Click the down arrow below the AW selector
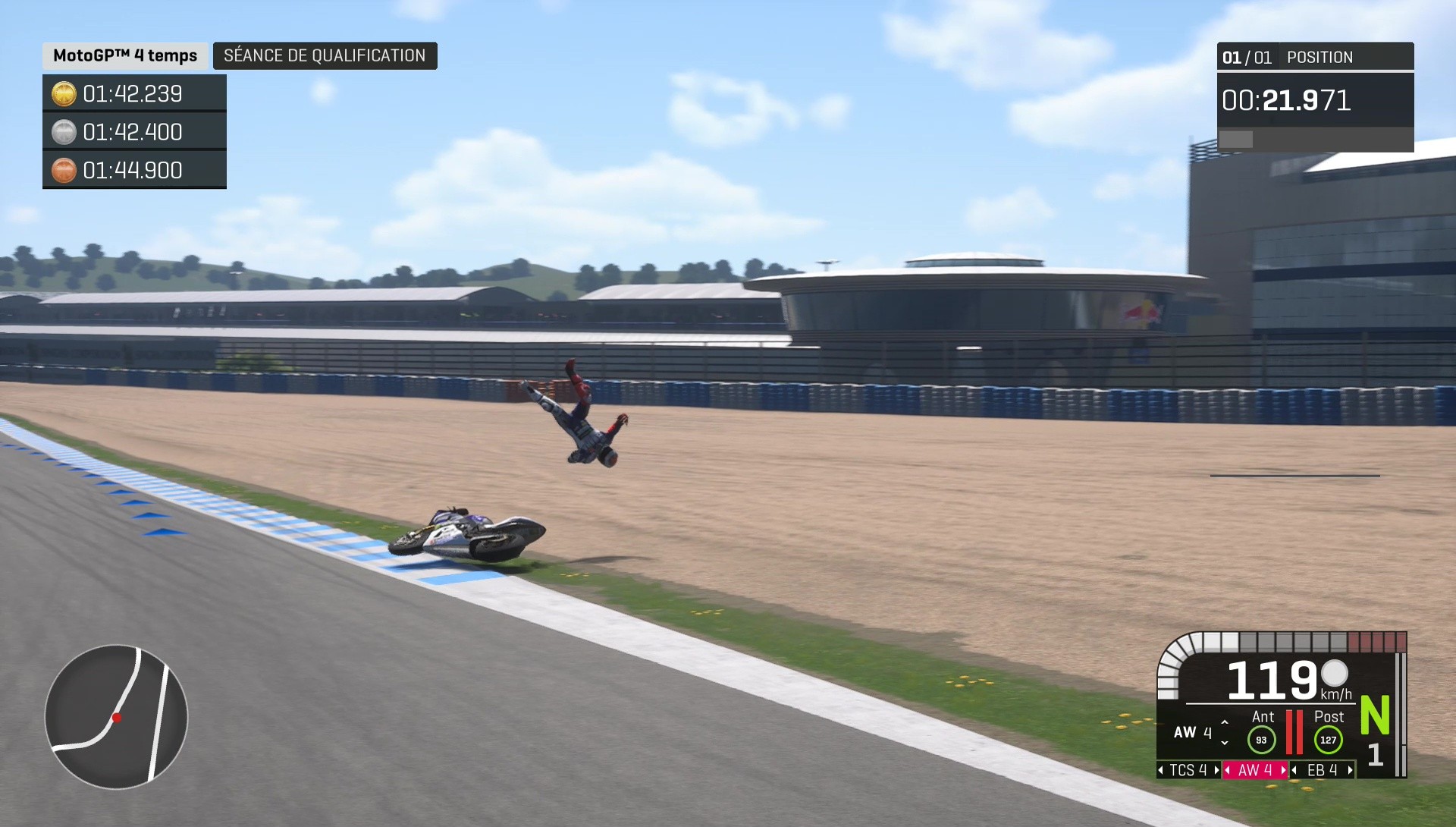The height and width of the screenshot is (827, 1456). pyautogui.click(x=1225, y=743)
